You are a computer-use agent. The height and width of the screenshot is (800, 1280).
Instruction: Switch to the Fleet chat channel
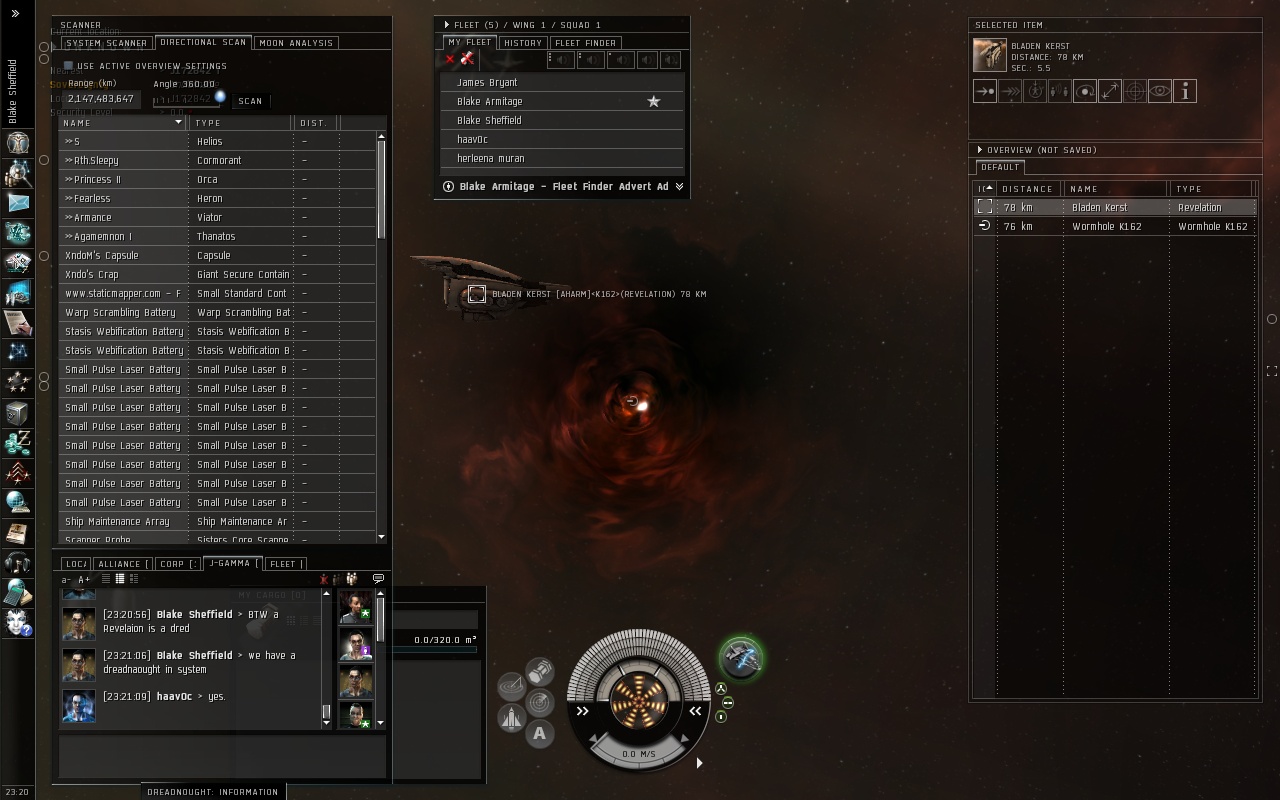(283, 564)
